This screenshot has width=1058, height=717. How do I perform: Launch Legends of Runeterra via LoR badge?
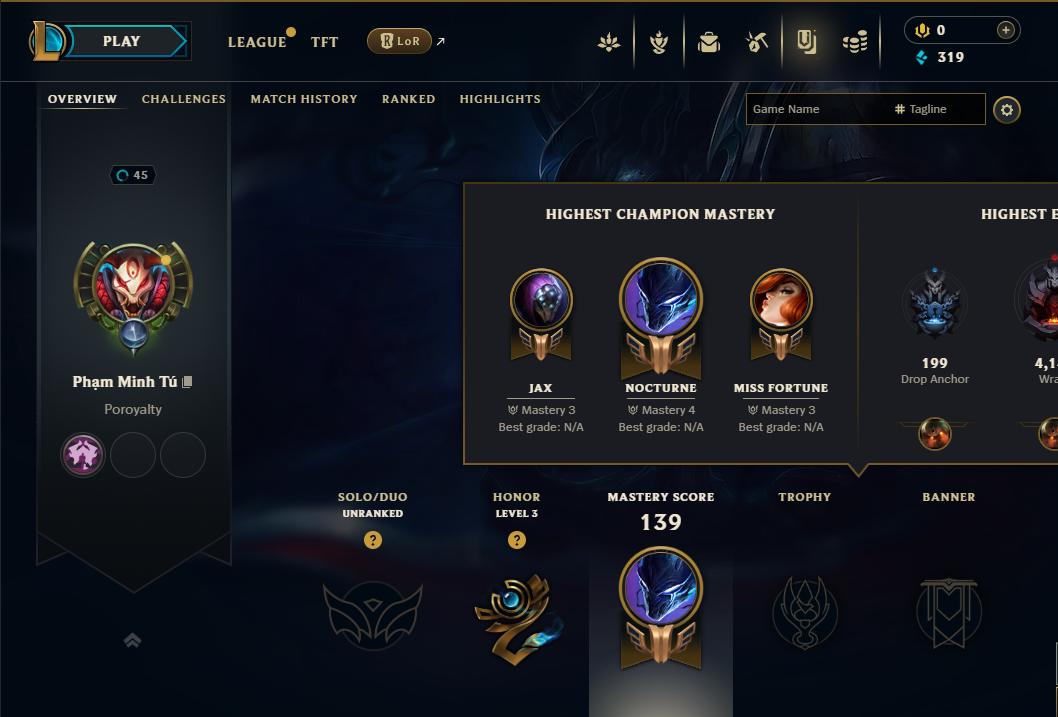(399, 41)
